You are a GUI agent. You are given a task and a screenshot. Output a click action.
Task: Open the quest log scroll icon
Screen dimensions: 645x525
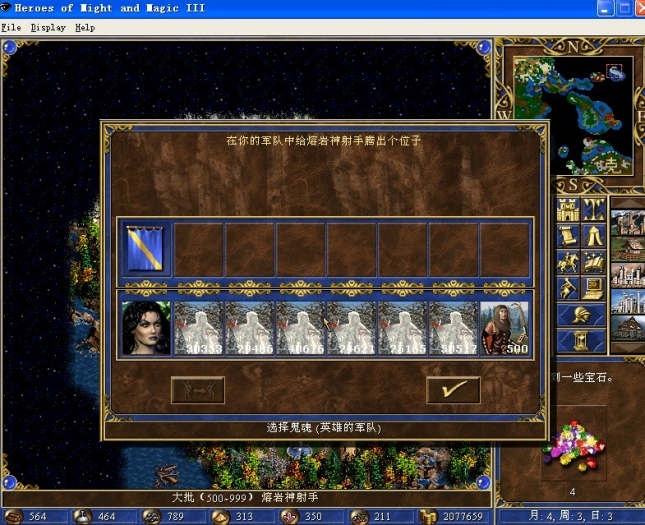(568, 236)
